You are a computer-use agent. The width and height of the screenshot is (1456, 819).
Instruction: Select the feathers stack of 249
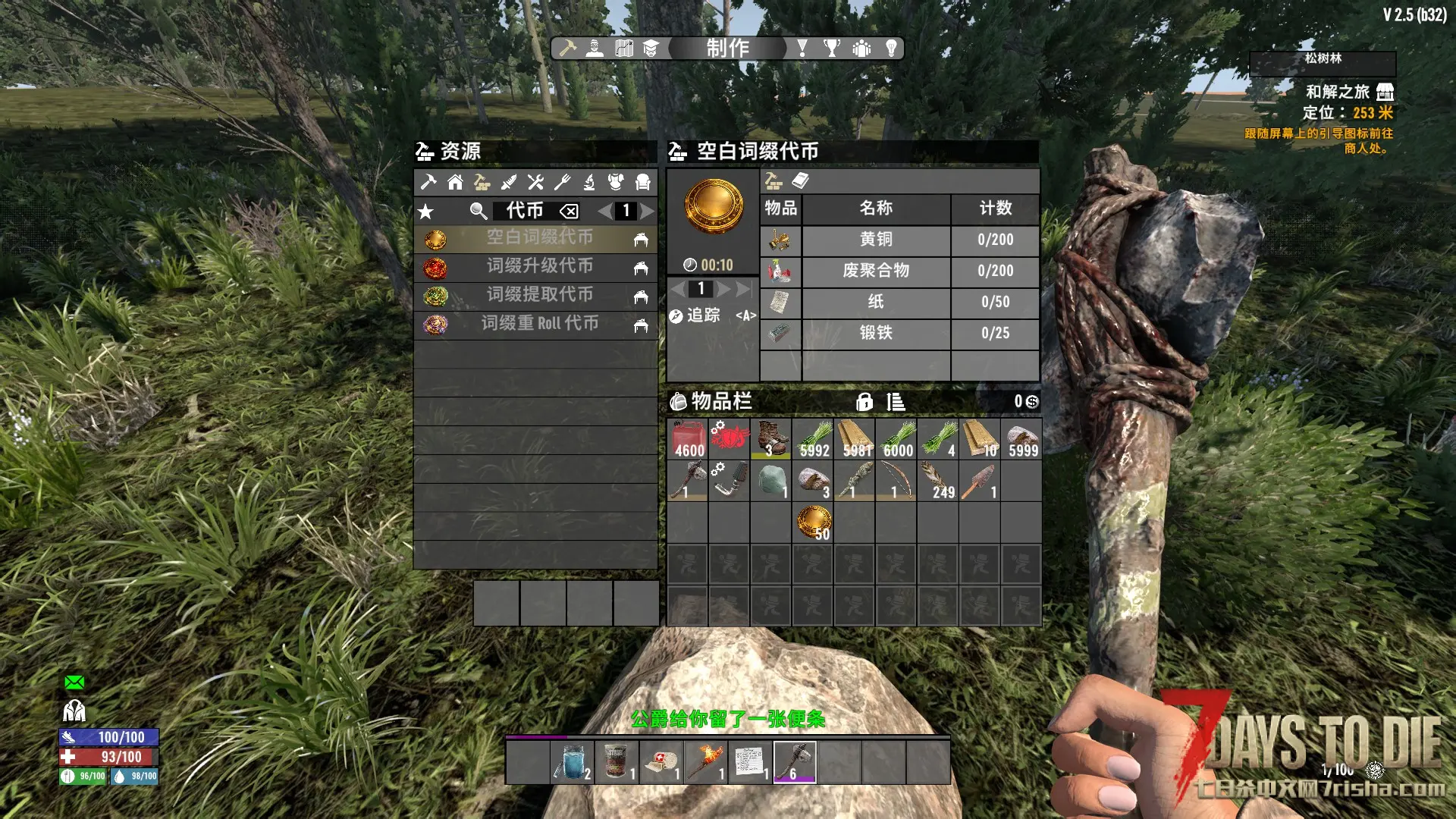click(x=937, y=481)
